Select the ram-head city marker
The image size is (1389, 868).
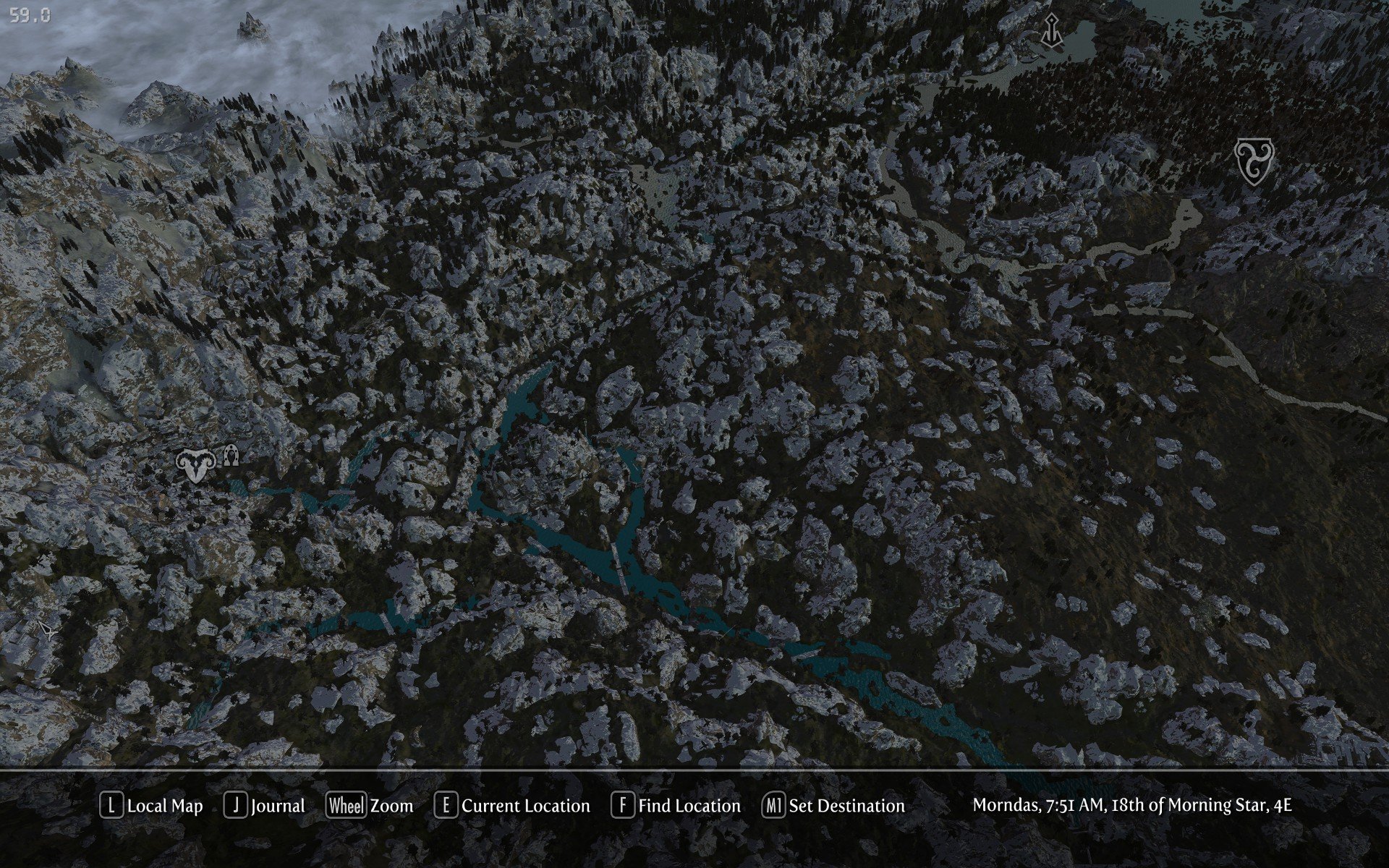(195, 464)
